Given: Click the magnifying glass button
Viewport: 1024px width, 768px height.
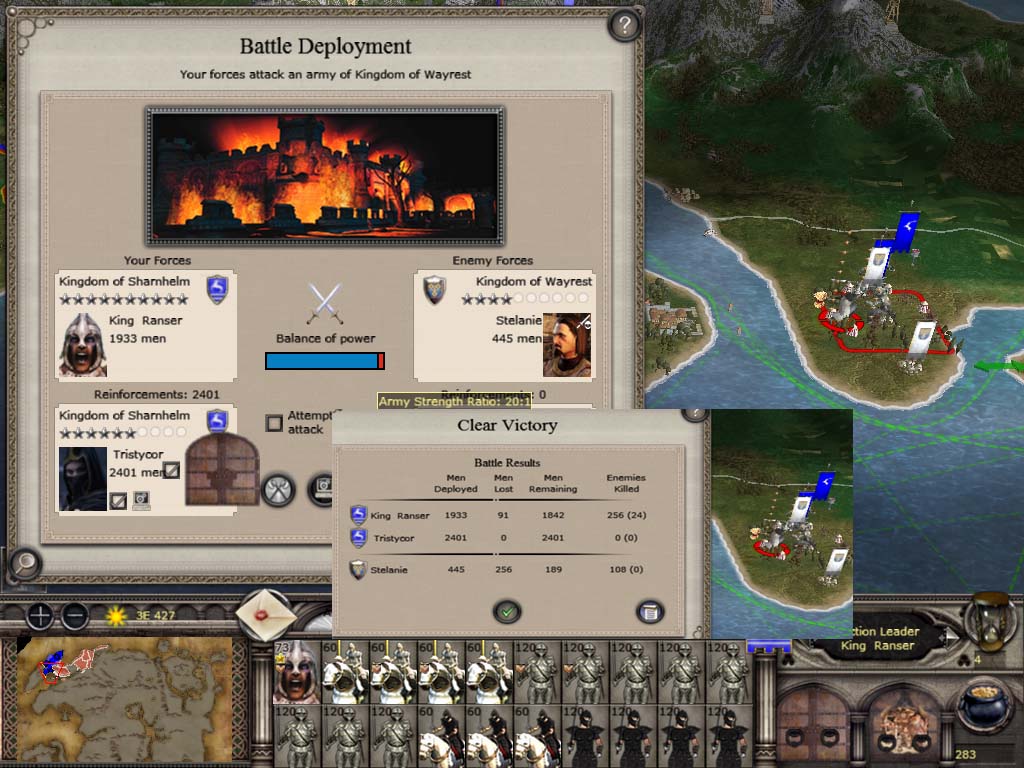Looking at the screenshot, I should tap(23, 564).
